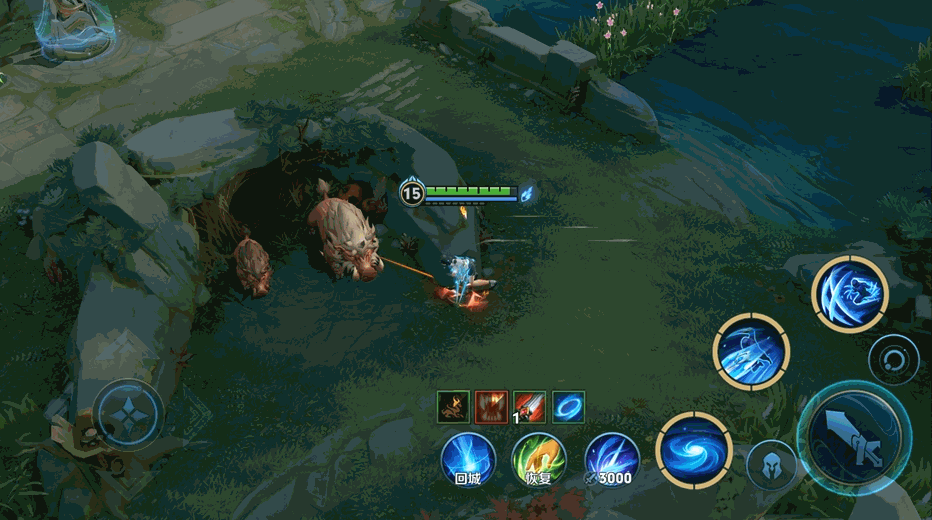Cast the blue swirling vortex skill
The height and width of the screenshot is (520, 932).
[694, 450]
